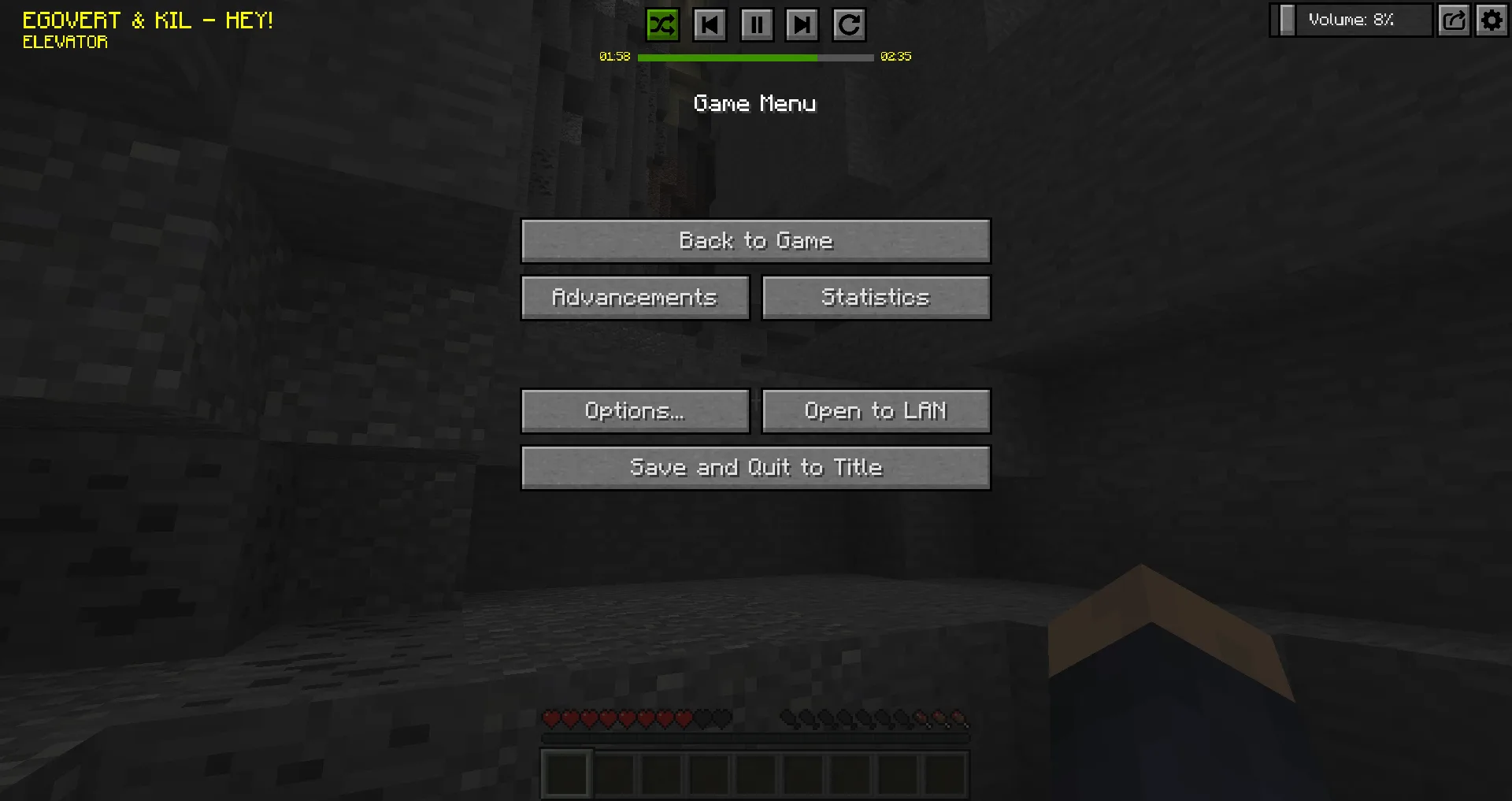Image resolution: width=1512 pixels, height=801 pixels.
Task: Skip to the next track
Action: tap(802, 24)
